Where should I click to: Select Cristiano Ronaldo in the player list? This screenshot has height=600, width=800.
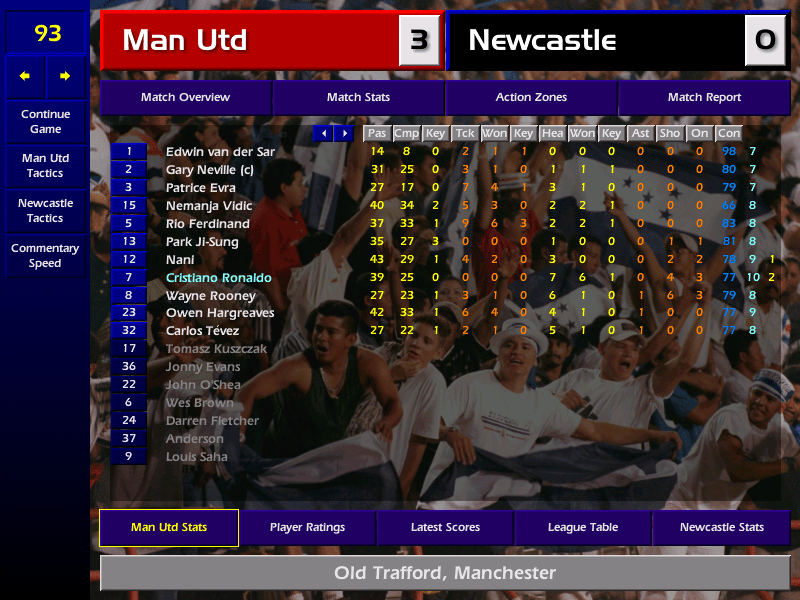click(x=218, y=277)
